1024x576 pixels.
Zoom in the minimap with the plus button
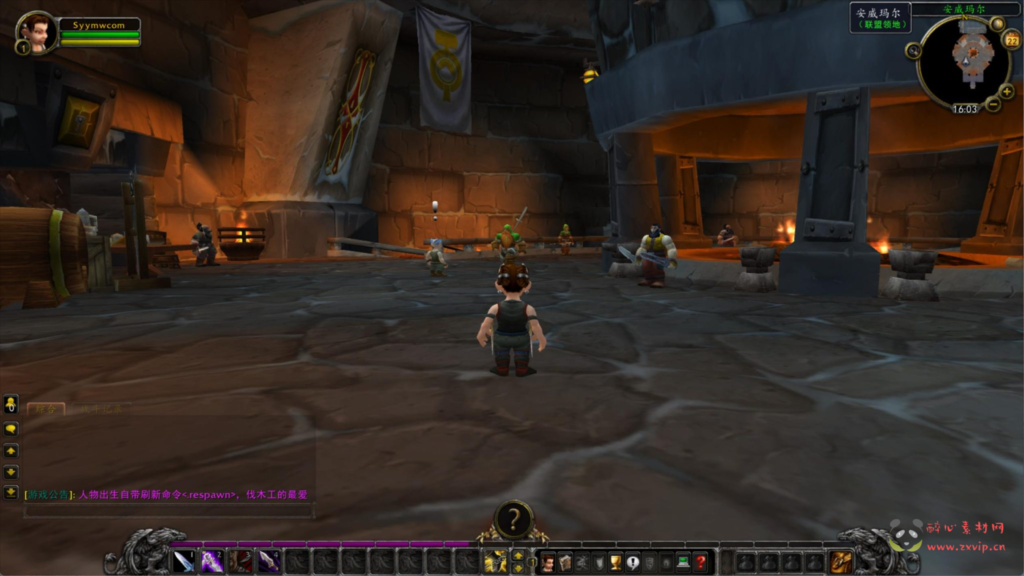pos(1006,91)
